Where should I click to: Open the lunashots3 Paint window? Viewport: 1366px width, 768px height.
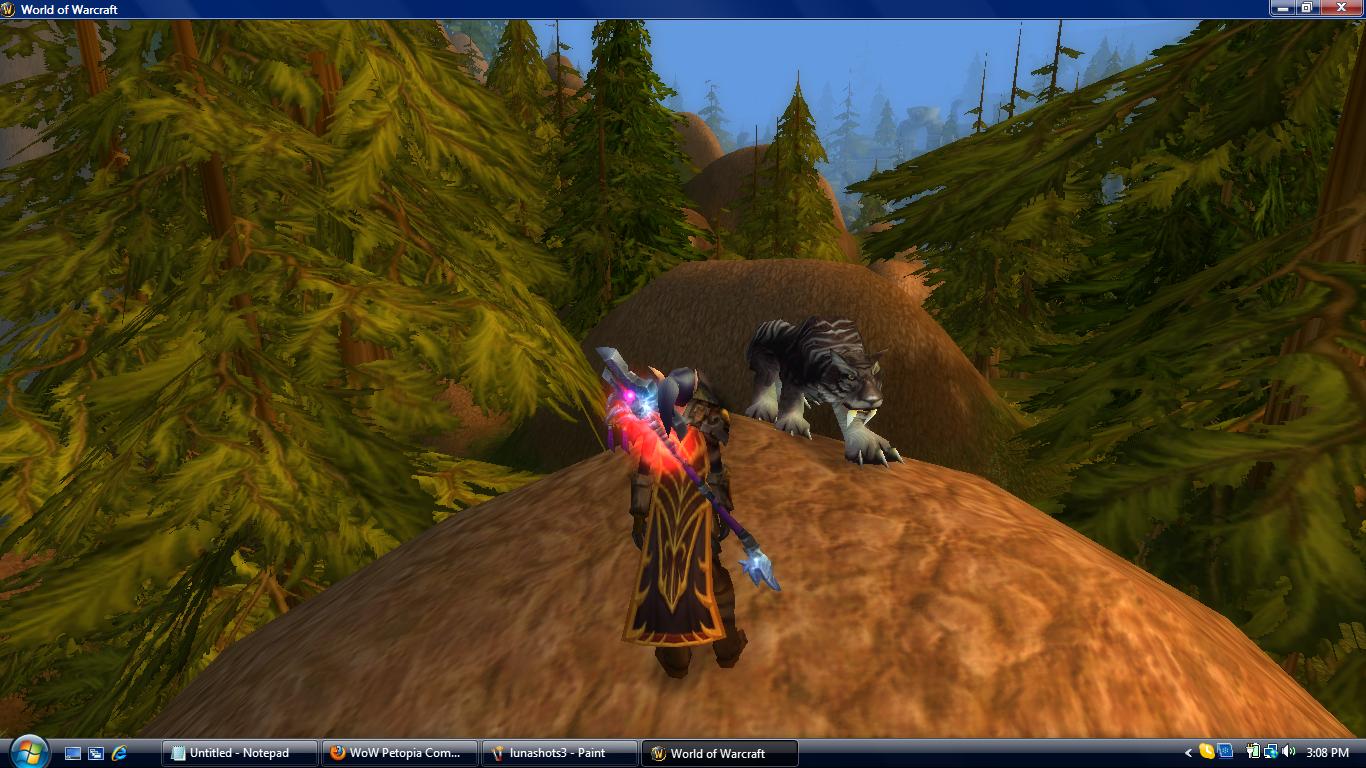tap(560, 753)
